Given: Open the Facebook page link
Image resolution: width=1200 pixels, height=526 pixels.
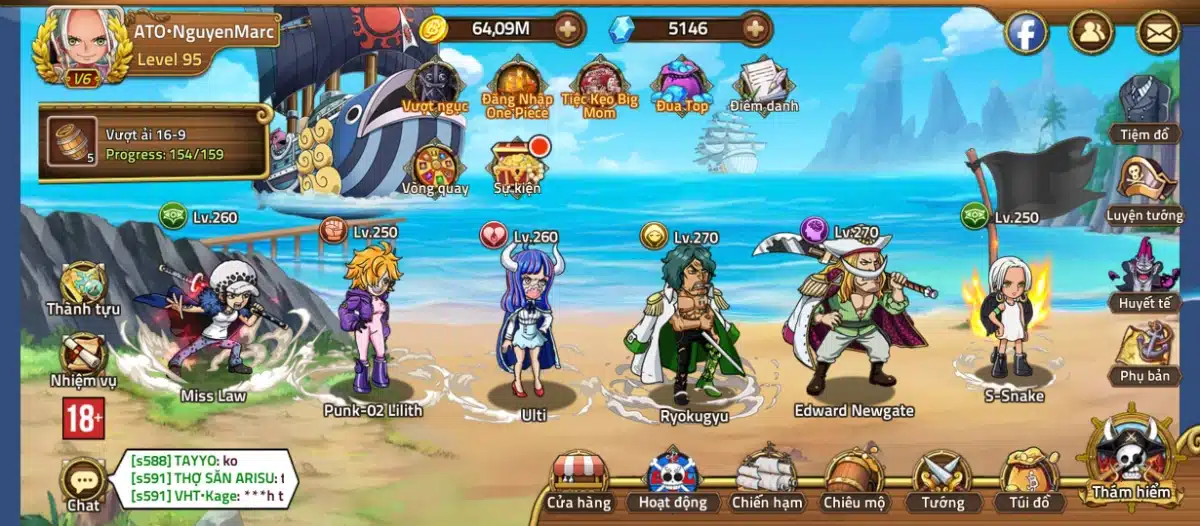Looking at the screenshot, I should tap(1026, 33).
